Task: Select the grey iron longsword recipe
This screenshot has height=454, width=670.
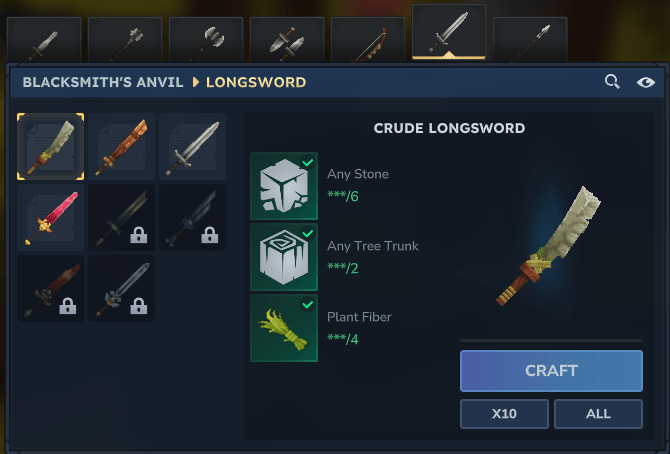Action: click(191, 146)
